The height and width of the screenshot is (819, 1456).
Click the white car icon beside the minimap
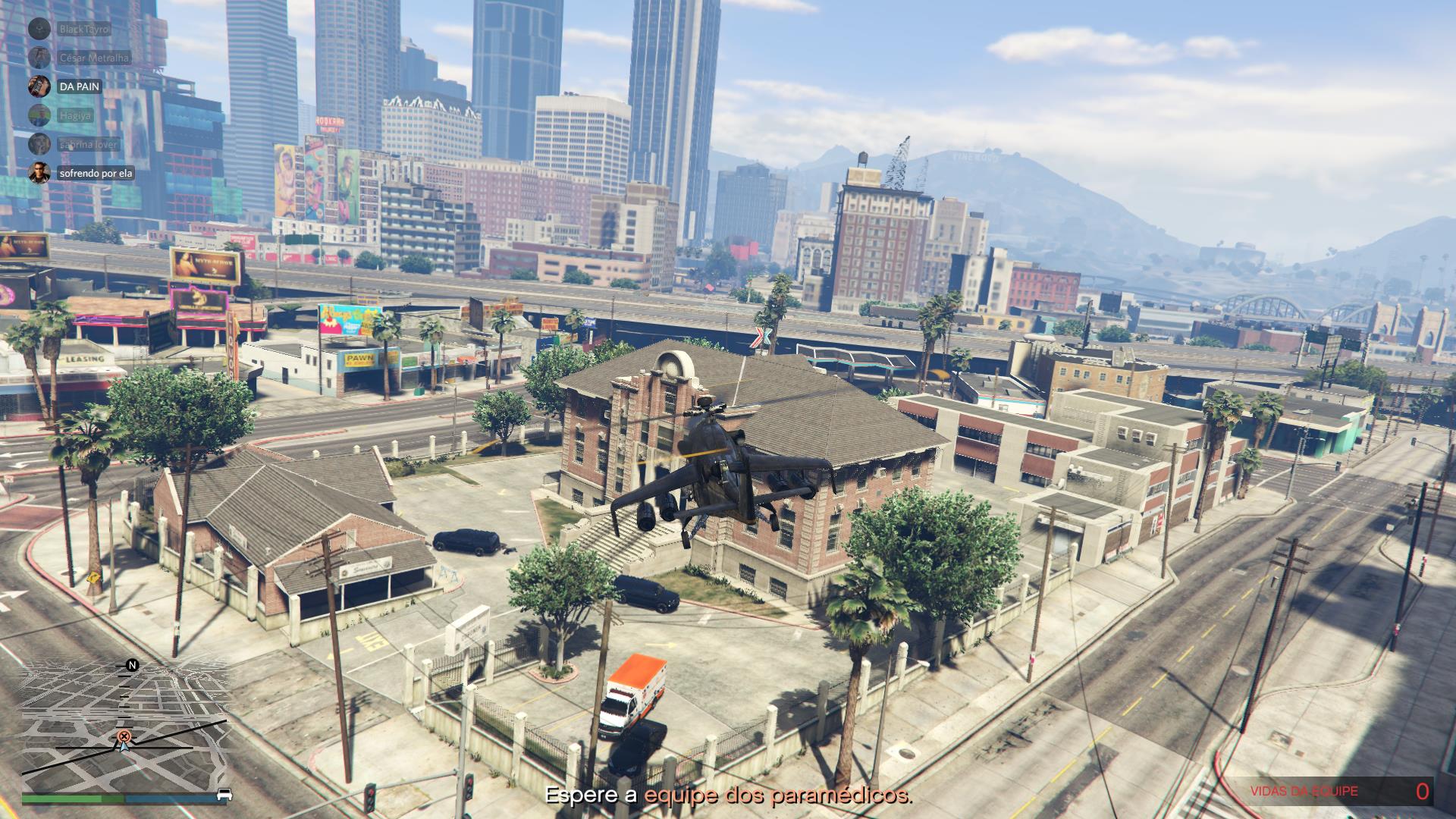pyautogui.click(x=224, y=795)
